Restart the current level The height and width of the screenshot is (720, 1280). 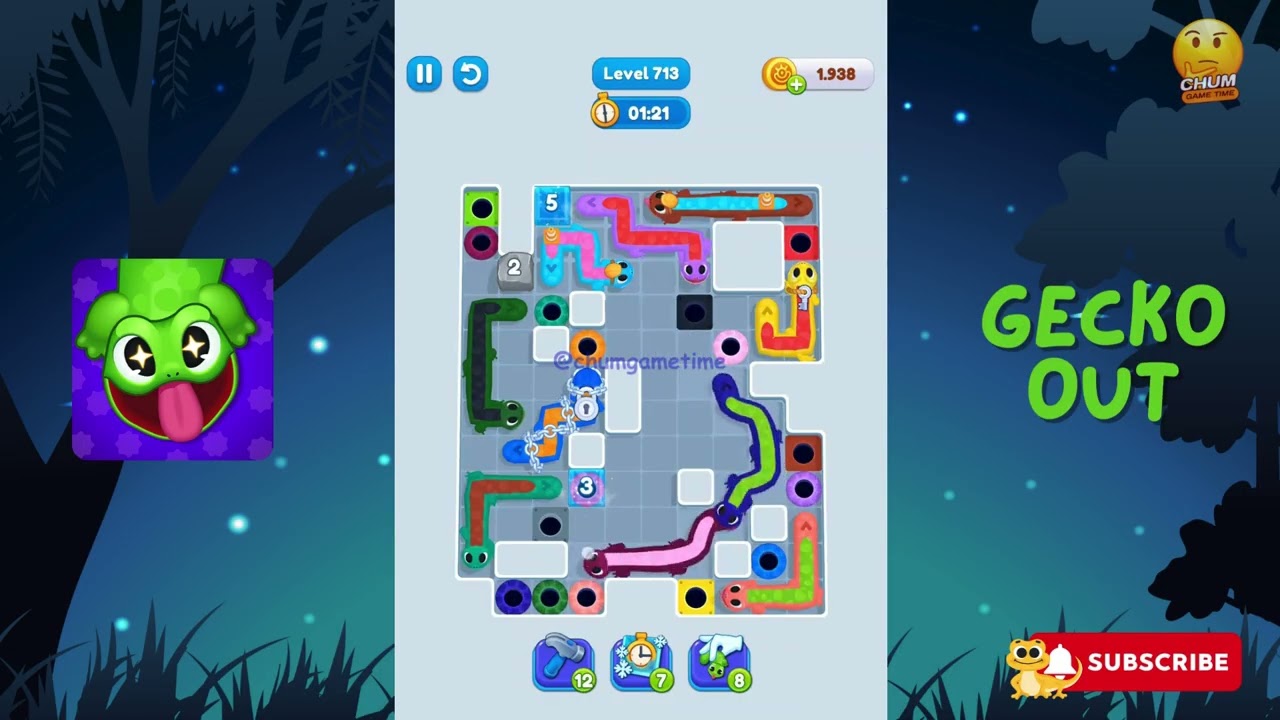470,74
